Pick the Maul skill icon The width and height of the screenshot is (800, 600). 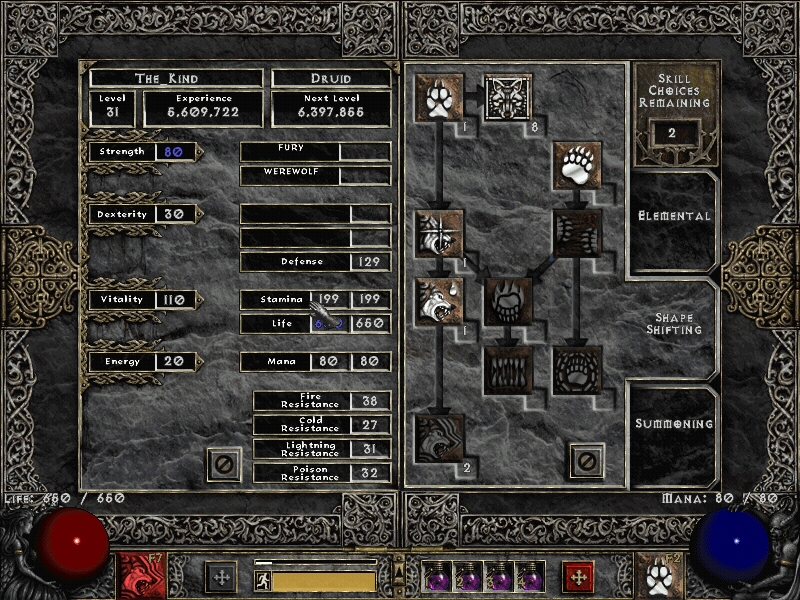coord(577,233)
